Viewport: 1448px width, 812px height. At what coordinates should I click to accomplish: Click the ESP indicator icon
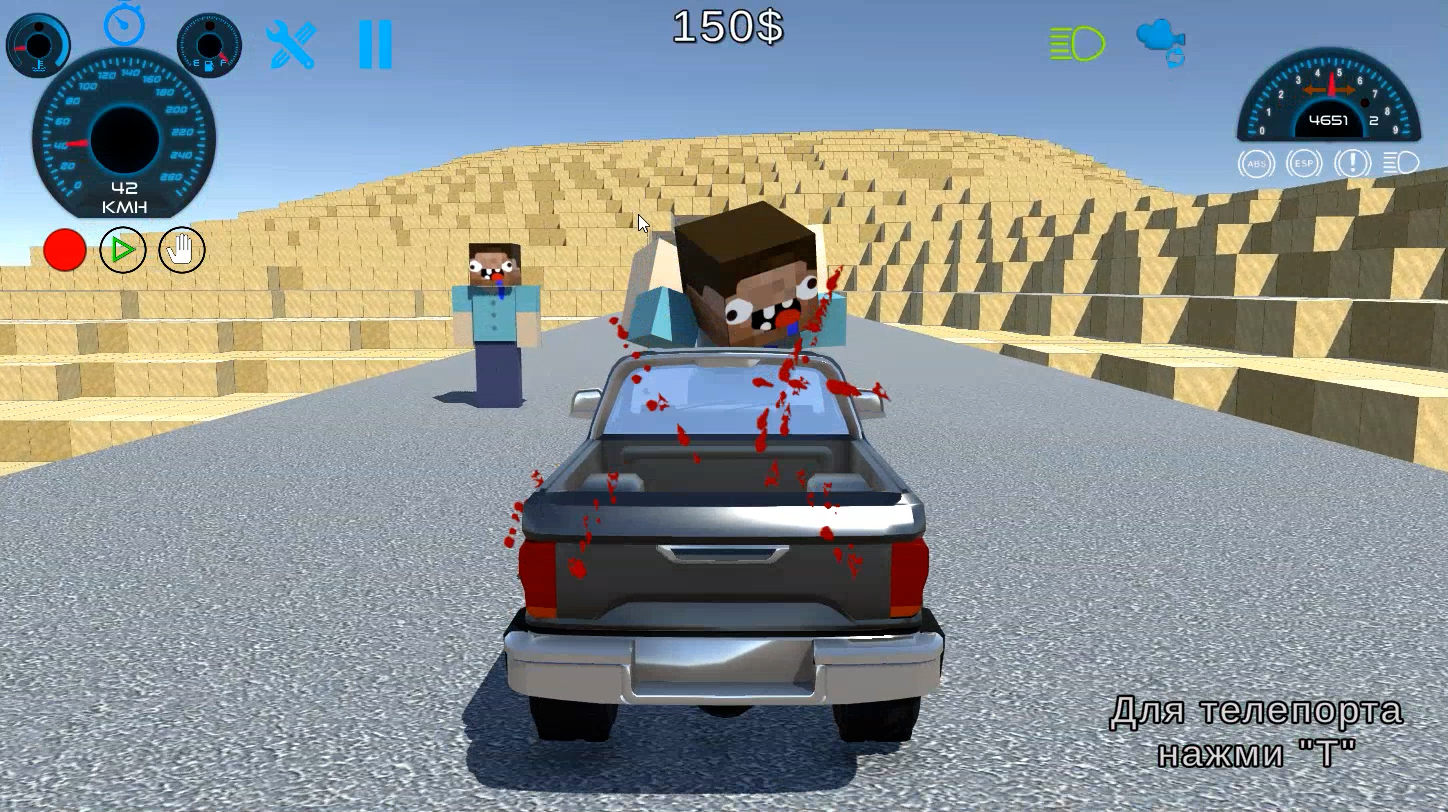tap(1305, 163)
